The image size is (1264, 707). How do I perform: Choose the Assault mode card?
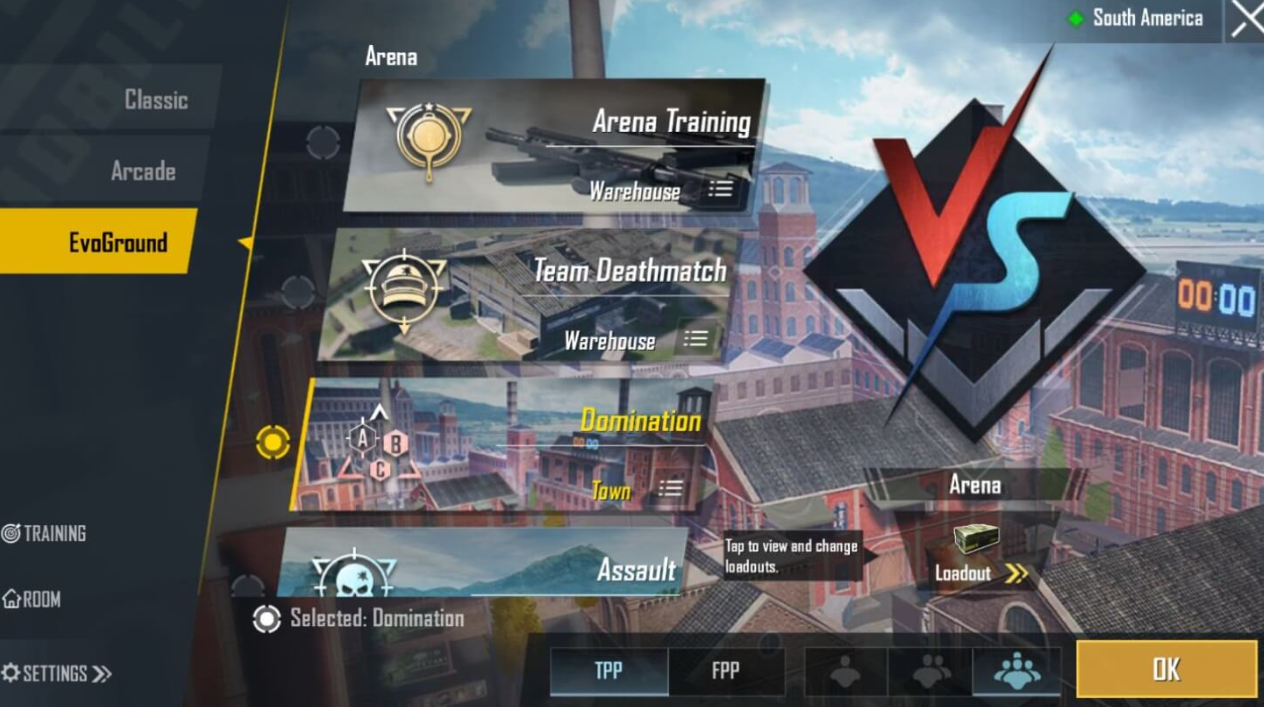(x=480, y=566)
